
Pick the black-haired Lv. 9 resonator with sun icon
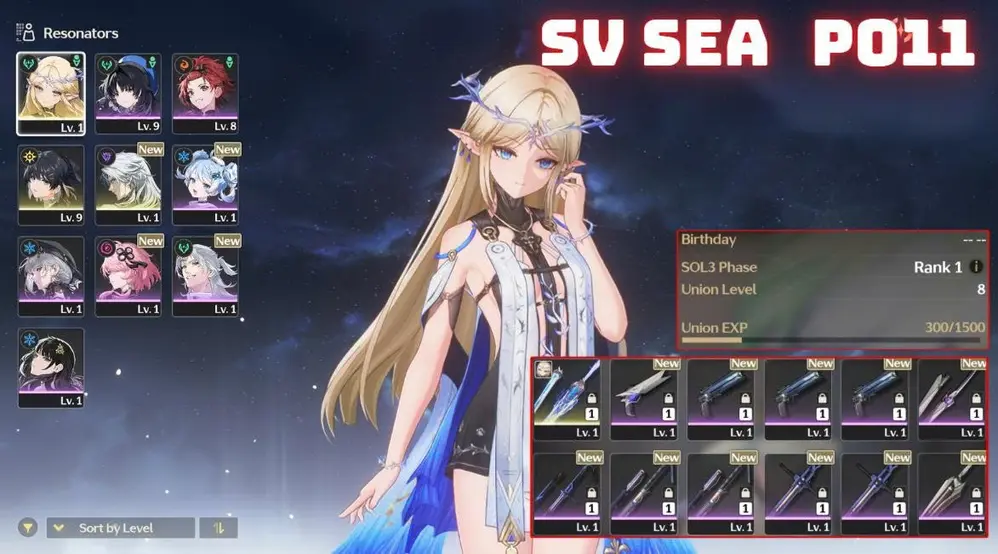[51, 185]
